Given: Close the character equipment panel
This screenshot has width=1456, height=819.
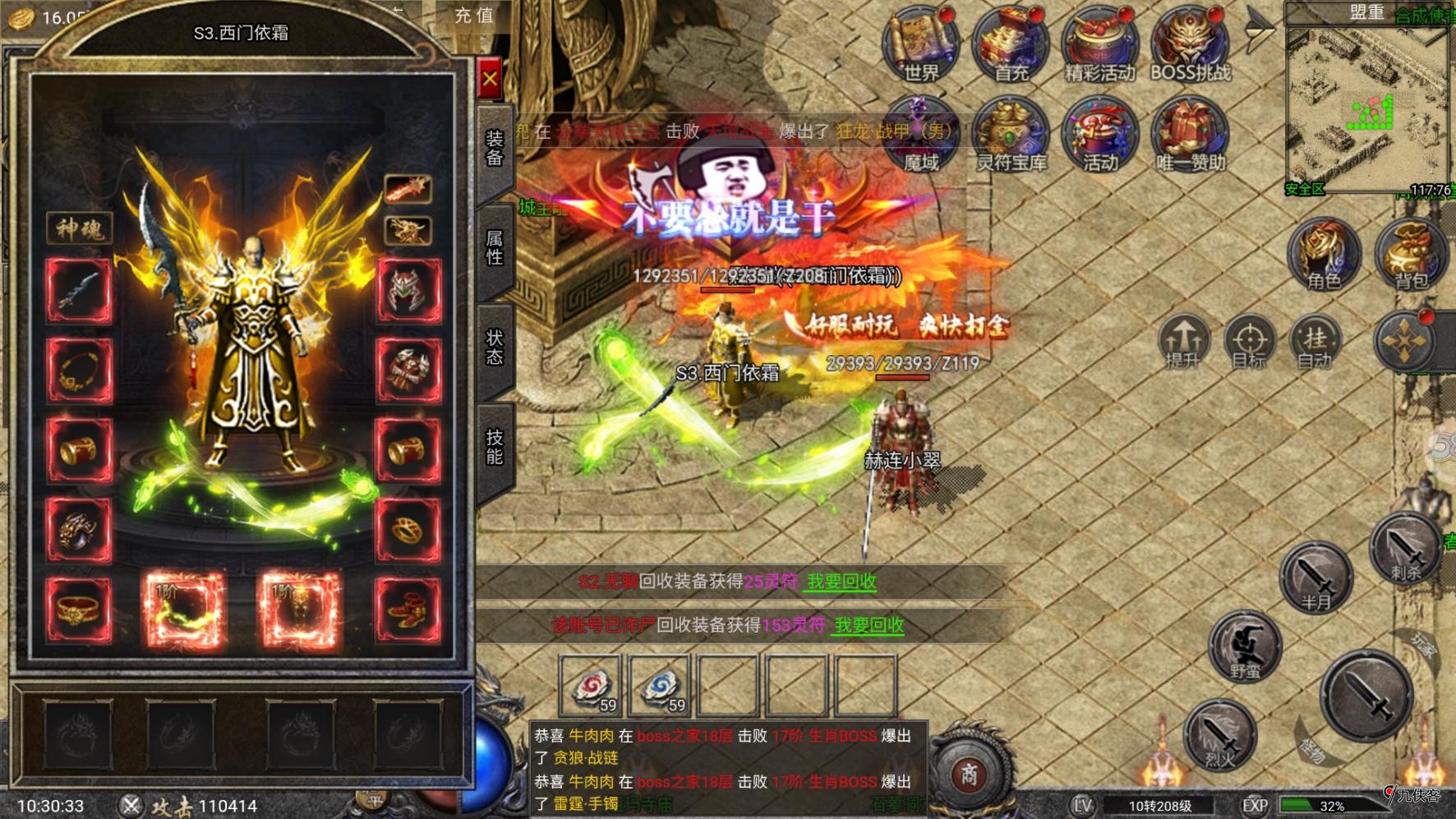Looking at the screenshot, I should click(490, 79).
